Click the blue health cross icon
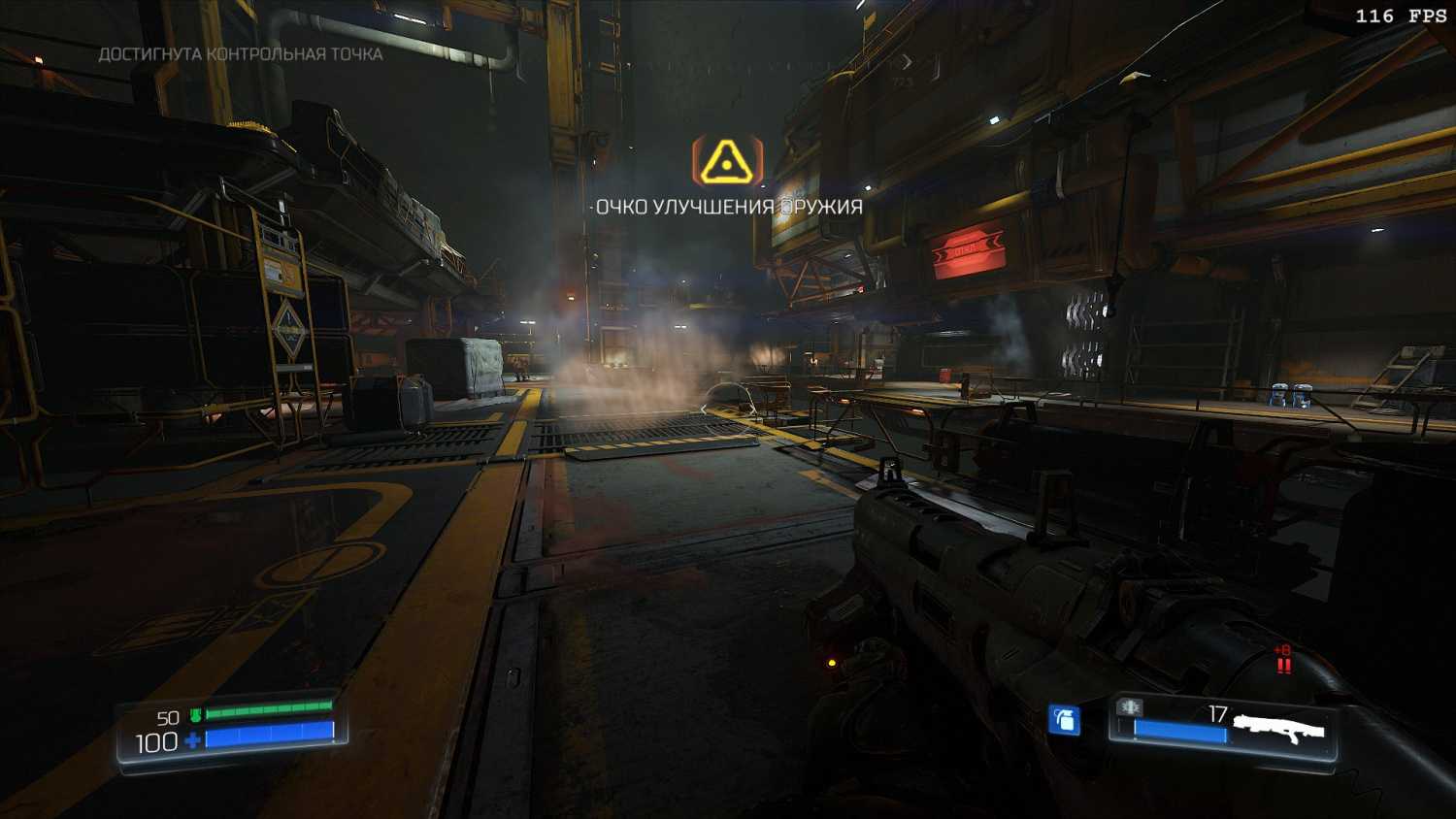The height and width of the screenshot is (819, 1456). [x=193, y=741]
